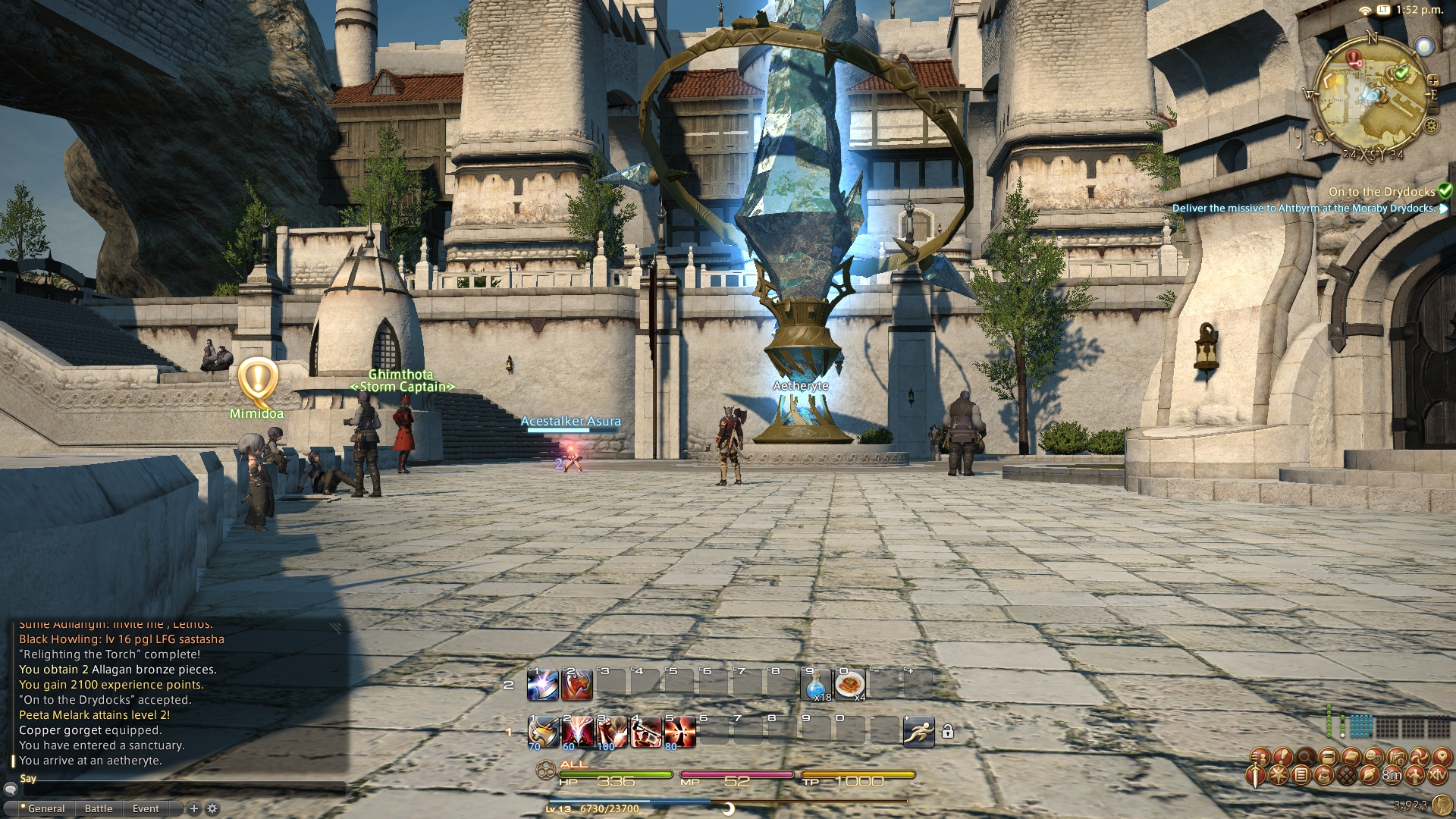Image resolution: width=1456 pixels, height=819 pixels.
Task: Add a new chat tab with plus
Action: click(193, 808)
